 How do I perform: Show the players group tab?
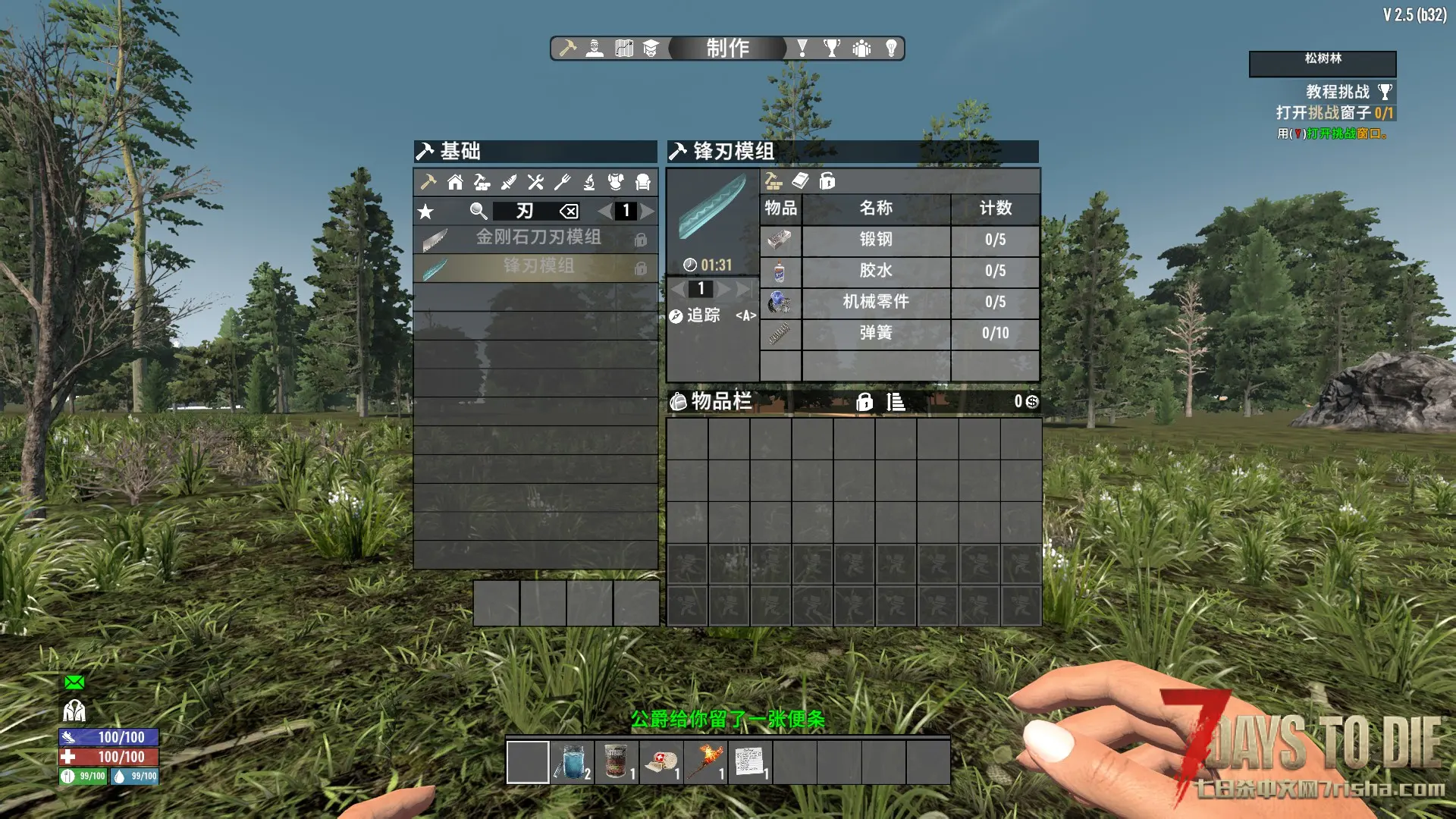pyautogui.click(x=861, y=49)
